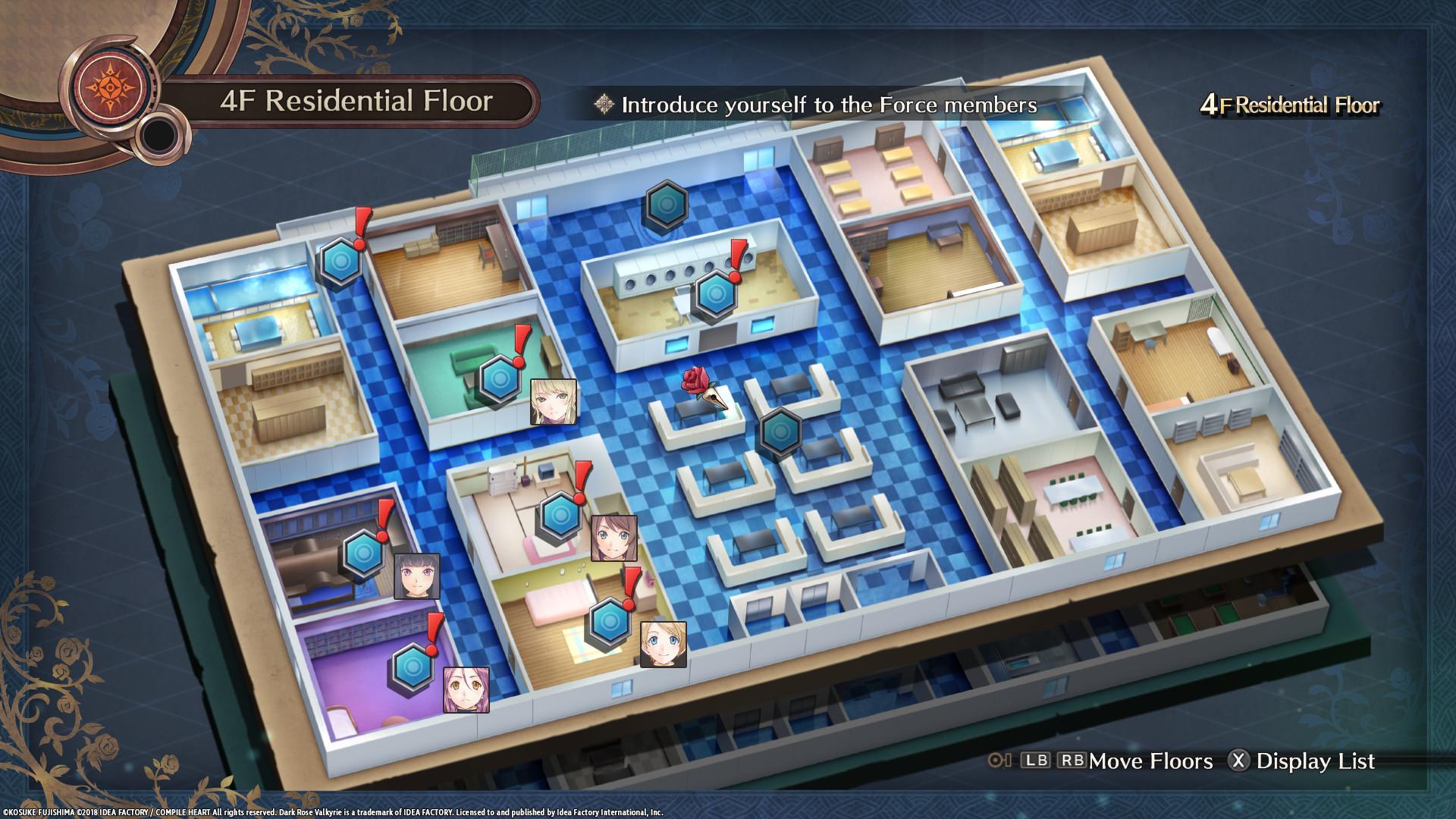This screenshot has height=819, width=1456.
Task: Click the LB shoulder button prompt
Action: [x=1037, y=761]
